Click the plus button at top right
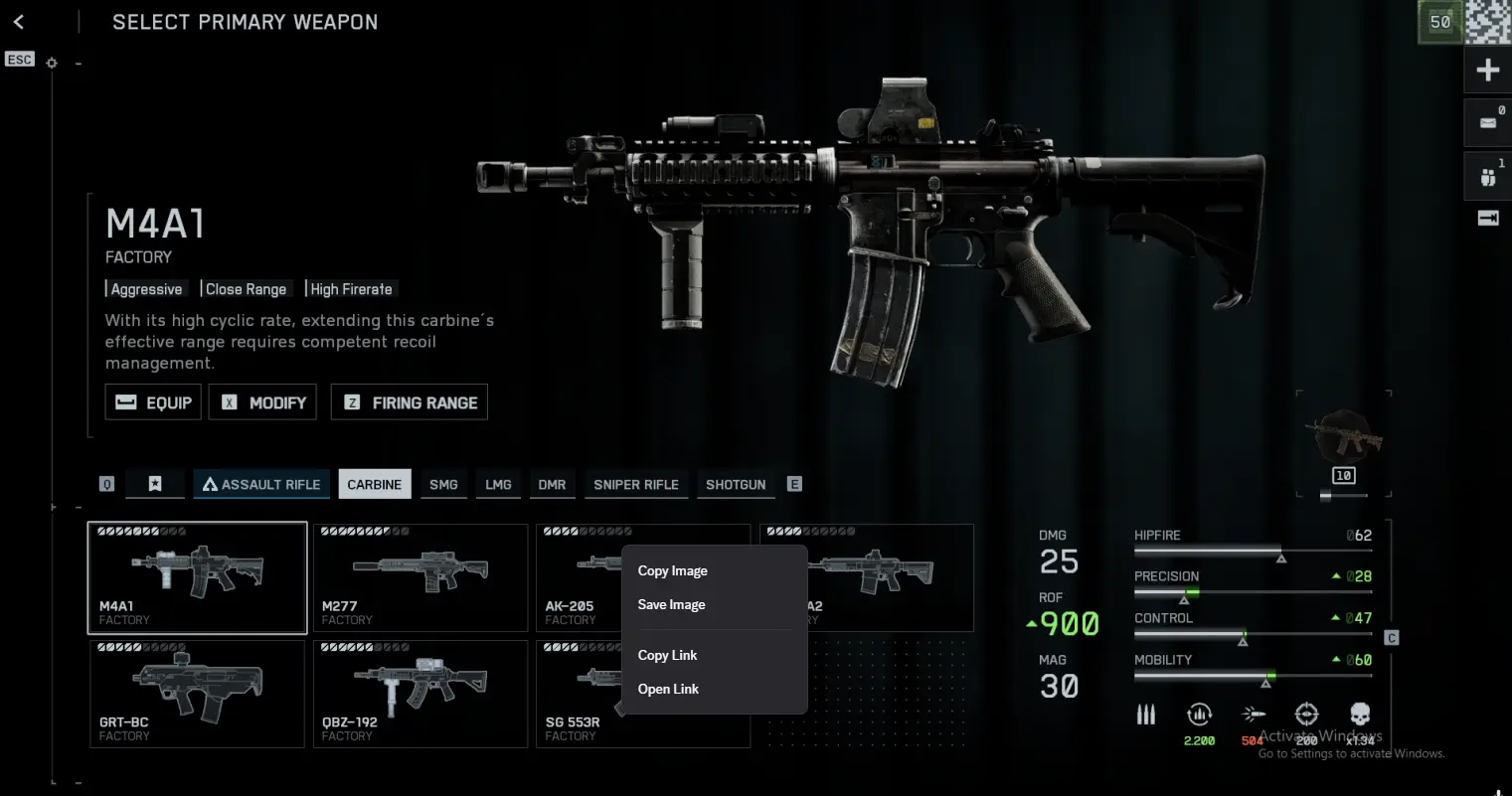 pos(1488,70)
